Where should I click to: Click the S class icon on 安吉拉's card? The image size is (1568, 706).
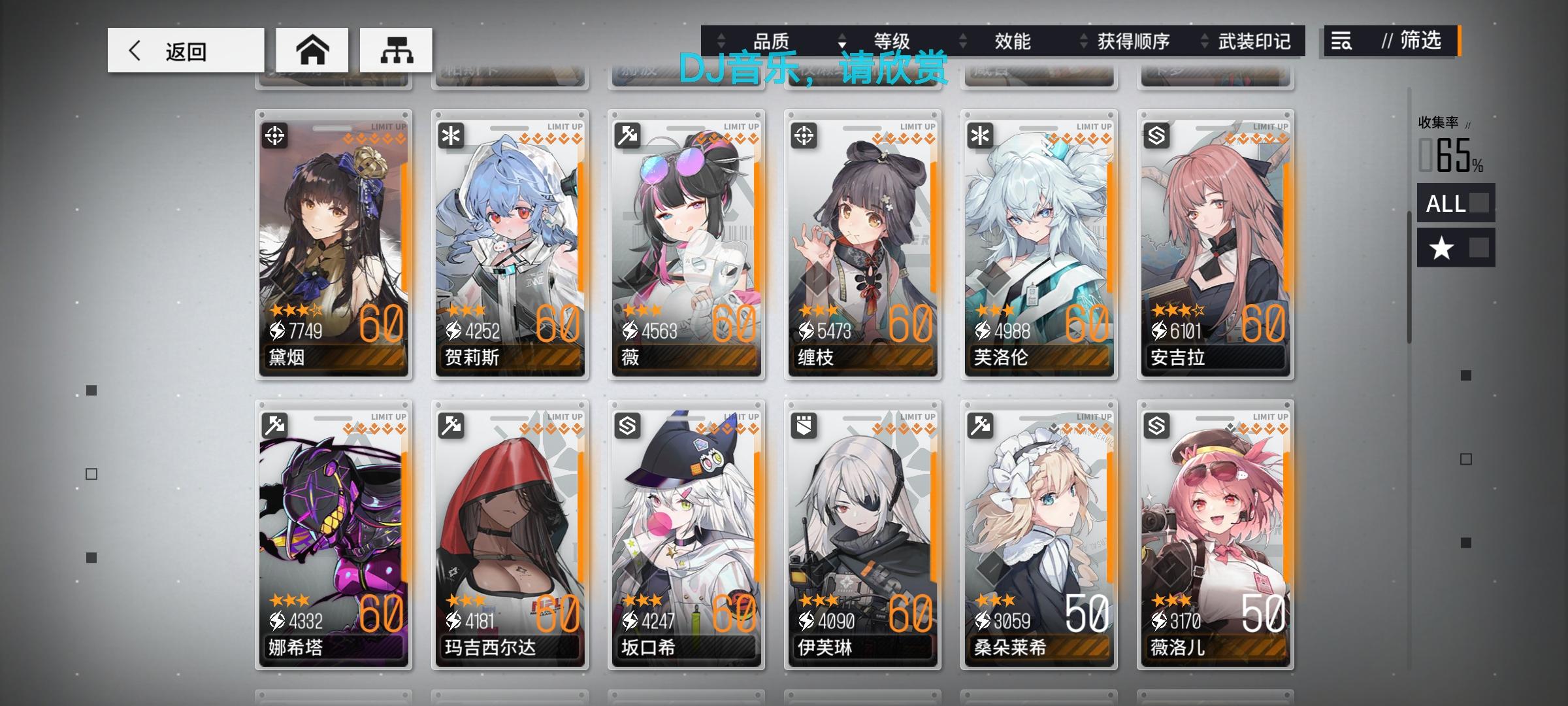point(1158,134)
